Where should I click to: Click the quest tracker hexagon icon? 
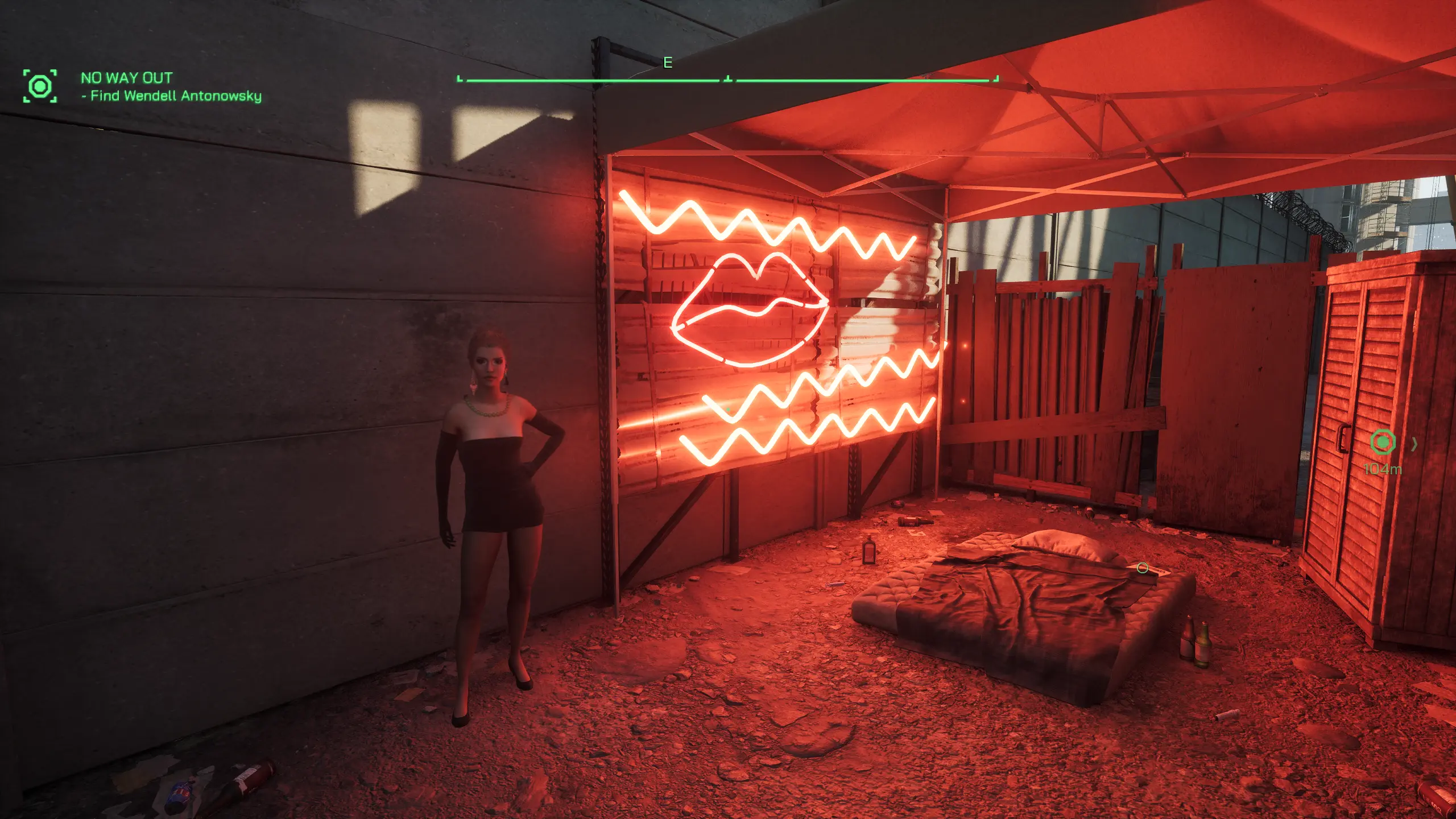[x=40, y=86]
